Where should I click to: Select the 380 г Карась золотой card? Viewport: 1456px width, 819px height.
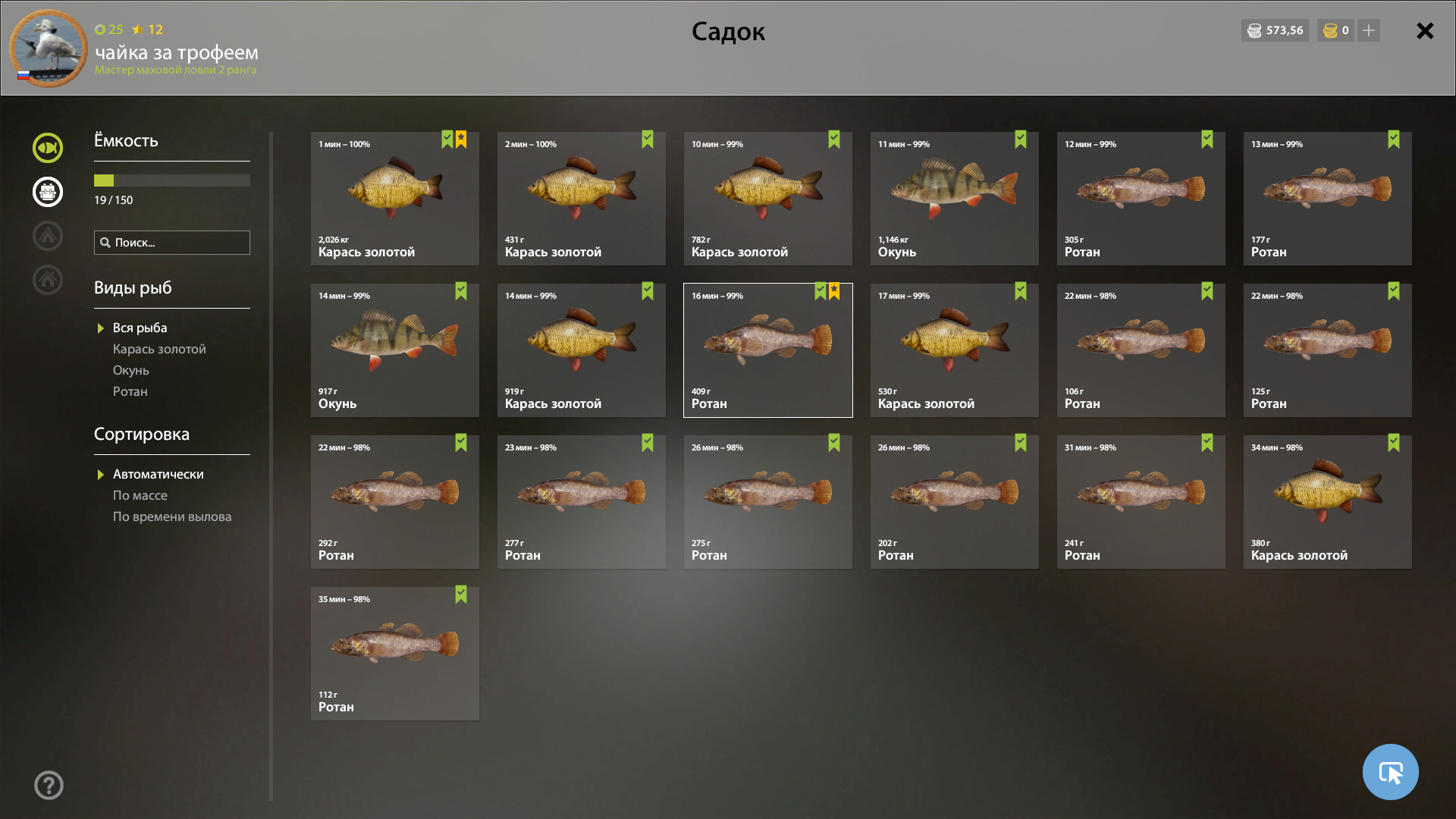tap(1327, 502)
